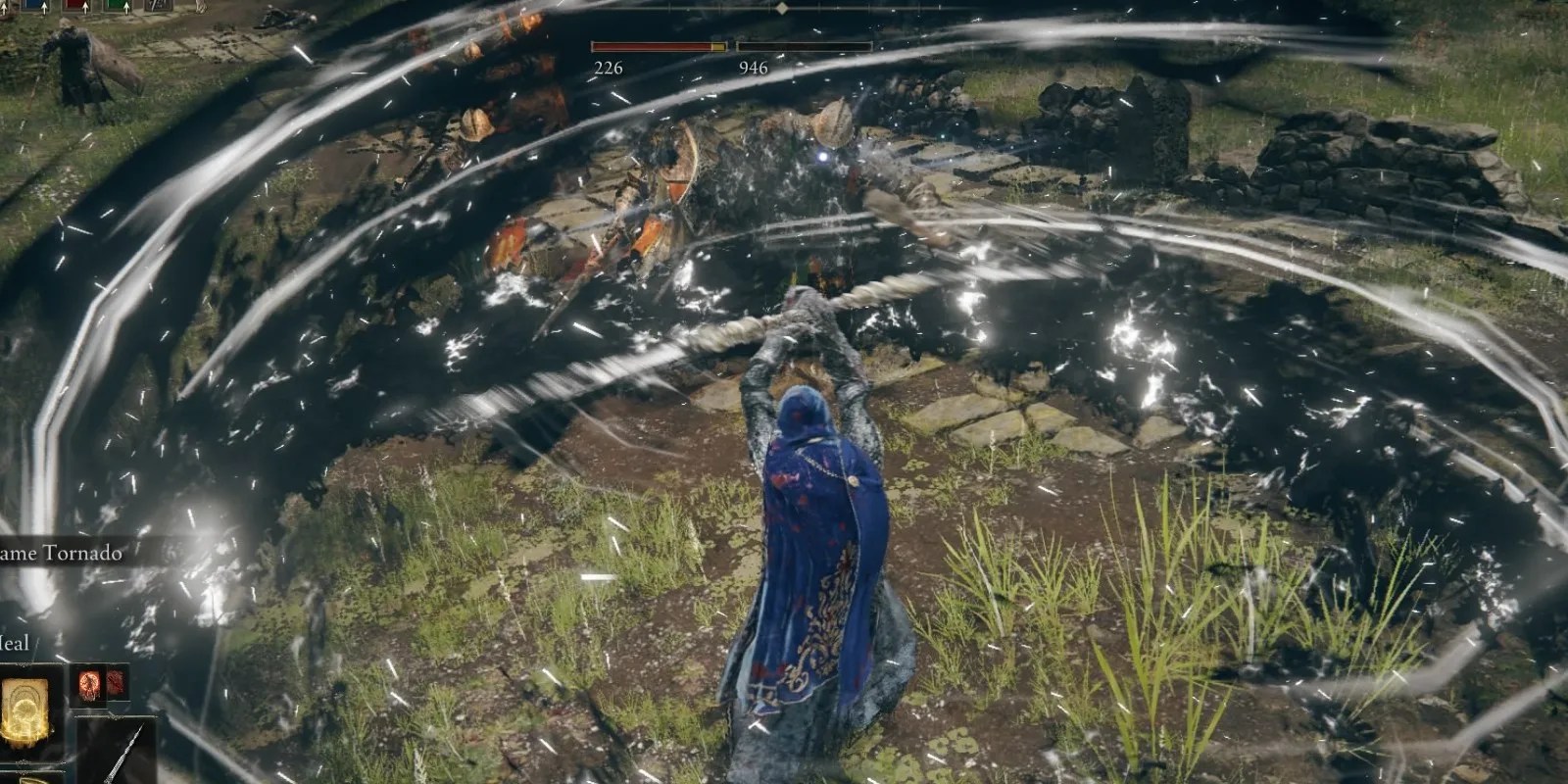Click the counter showing 75
Screen dimensions: 1568x784
pos(157,7)
